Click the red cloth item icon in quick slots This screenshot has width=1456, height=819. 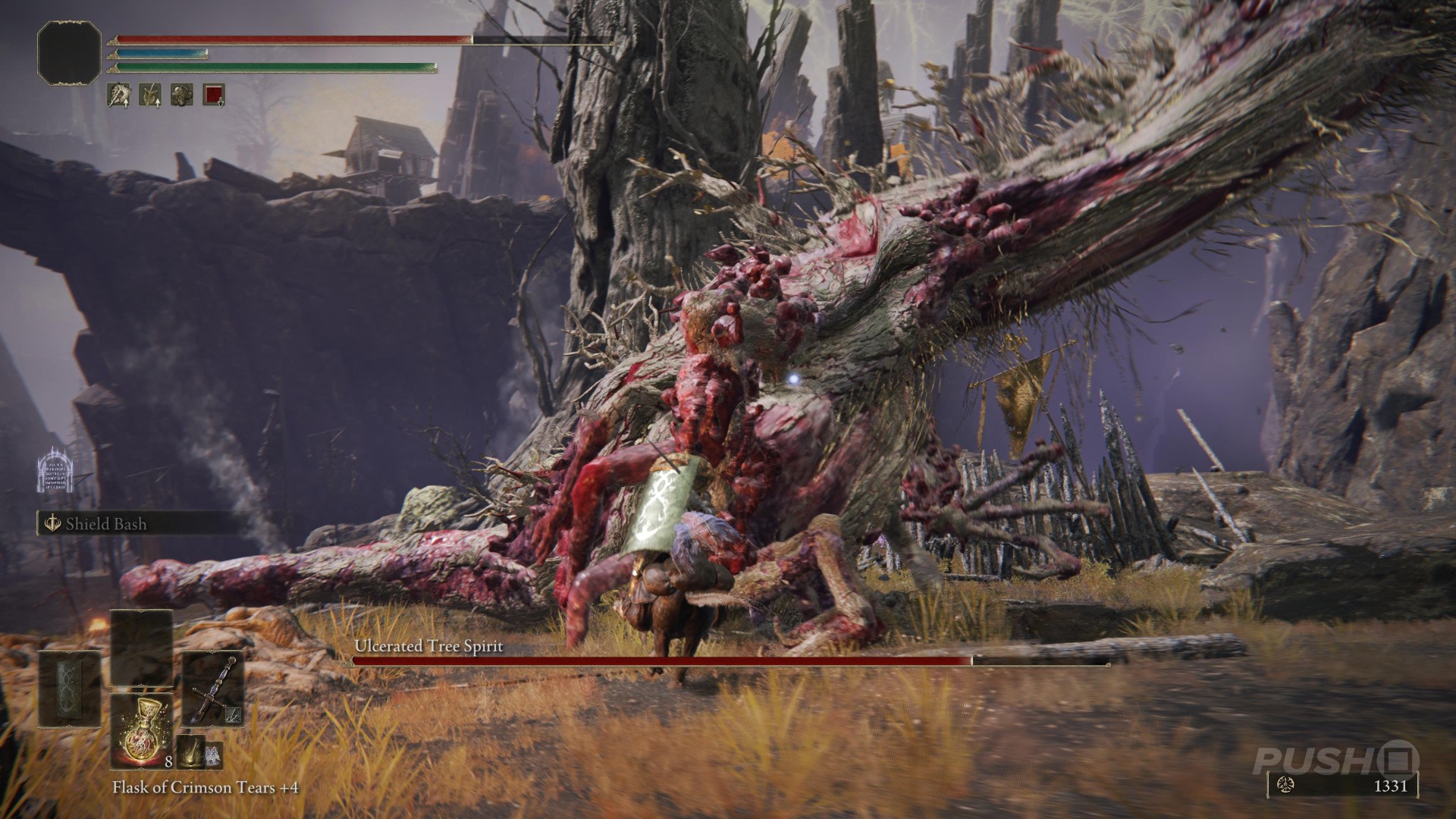(214, 95)
